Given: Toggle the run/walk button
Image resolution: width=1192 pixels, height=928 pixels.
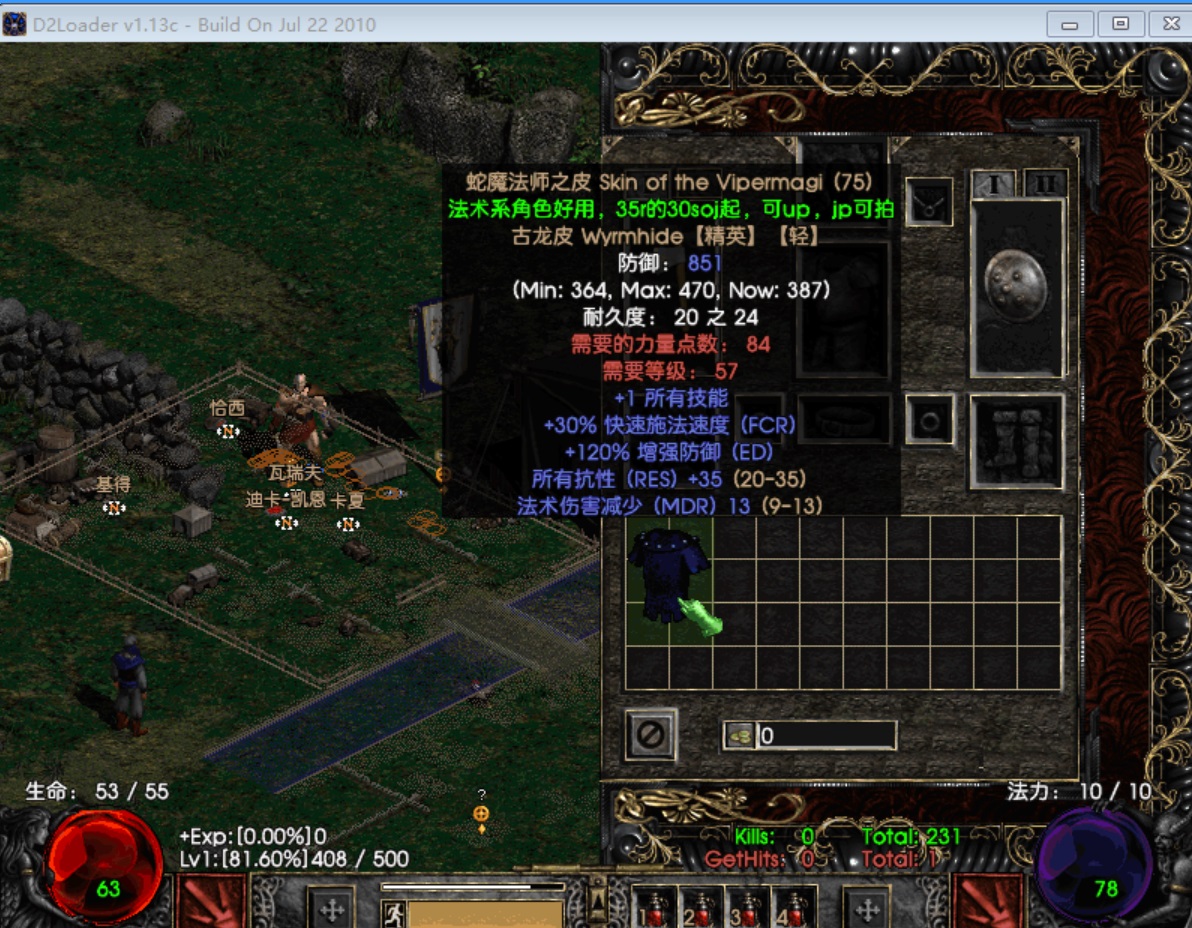Looking at the screenshot, I should (x=392, y=913).
